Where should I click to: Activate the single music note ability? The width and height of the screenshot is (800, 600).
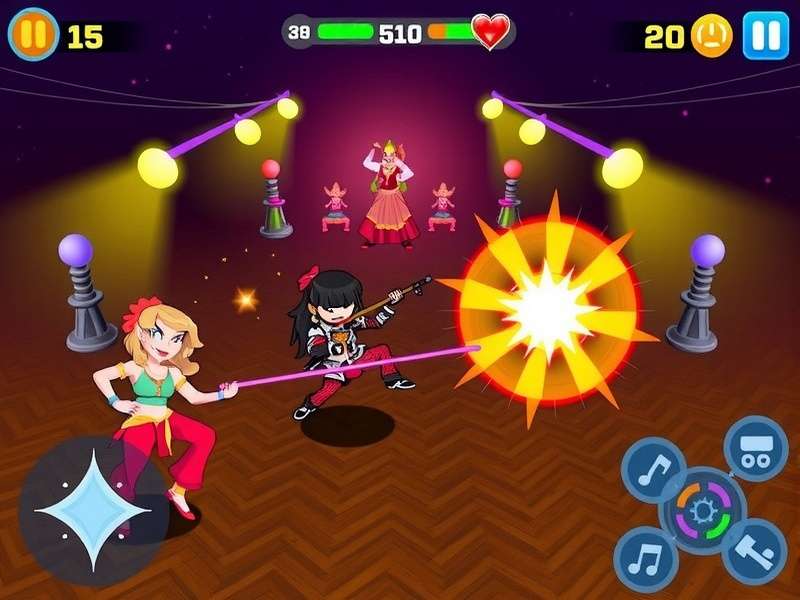(653, 470)
